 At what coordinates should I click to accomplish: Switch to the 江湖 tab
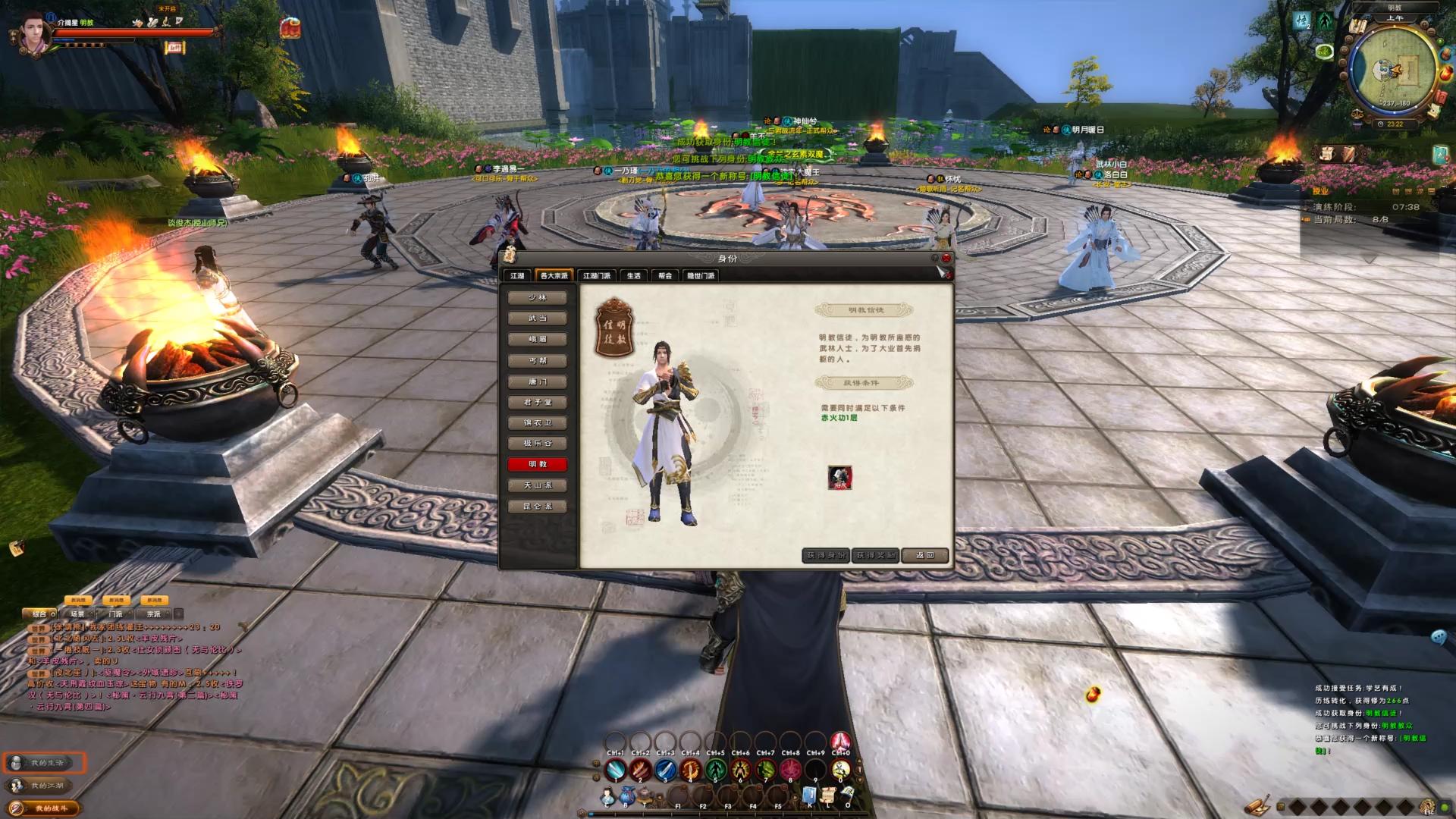point(517,276)
